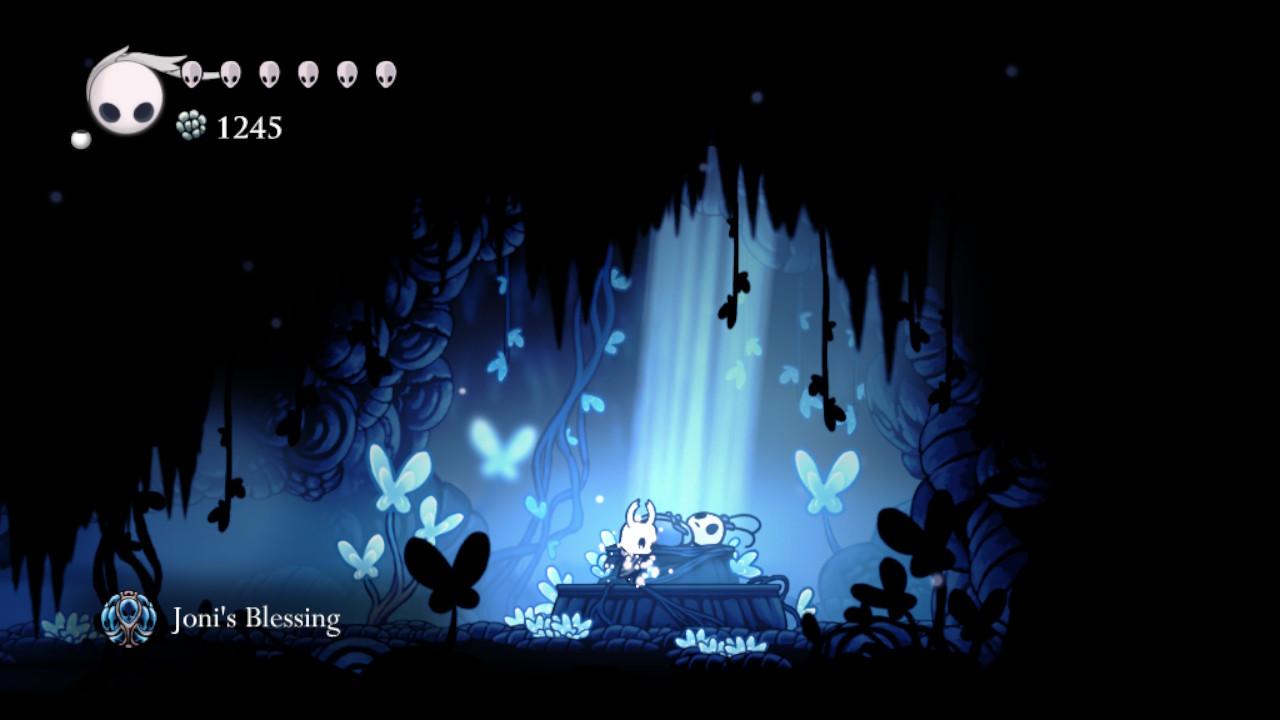Click the fourth health mask icon
Viewport: 1280px width, 720px height.
(306, 73)
